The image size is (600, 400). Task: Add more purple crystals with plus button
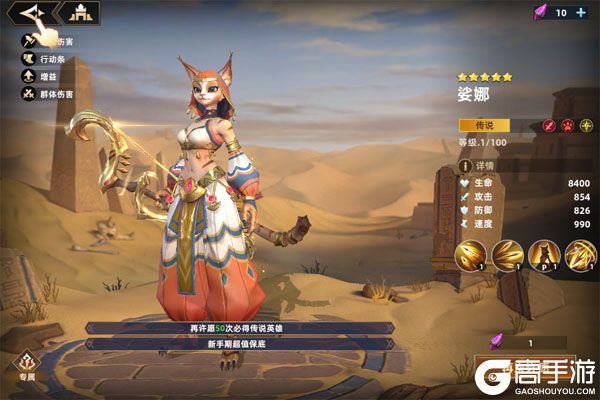point(581,12)
